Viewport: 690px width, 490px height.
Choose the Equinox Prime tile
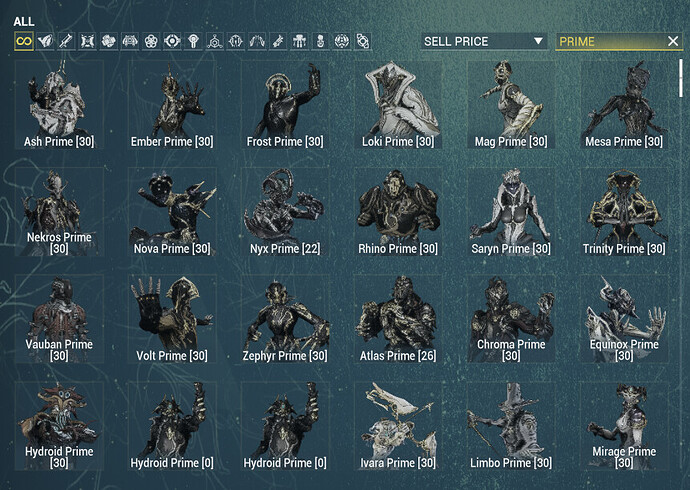pos(624,320)
